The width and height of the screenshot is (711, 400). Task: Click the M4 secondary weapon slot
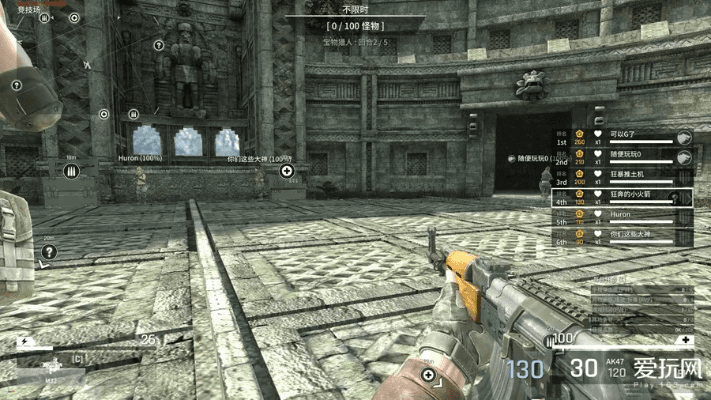50,379
